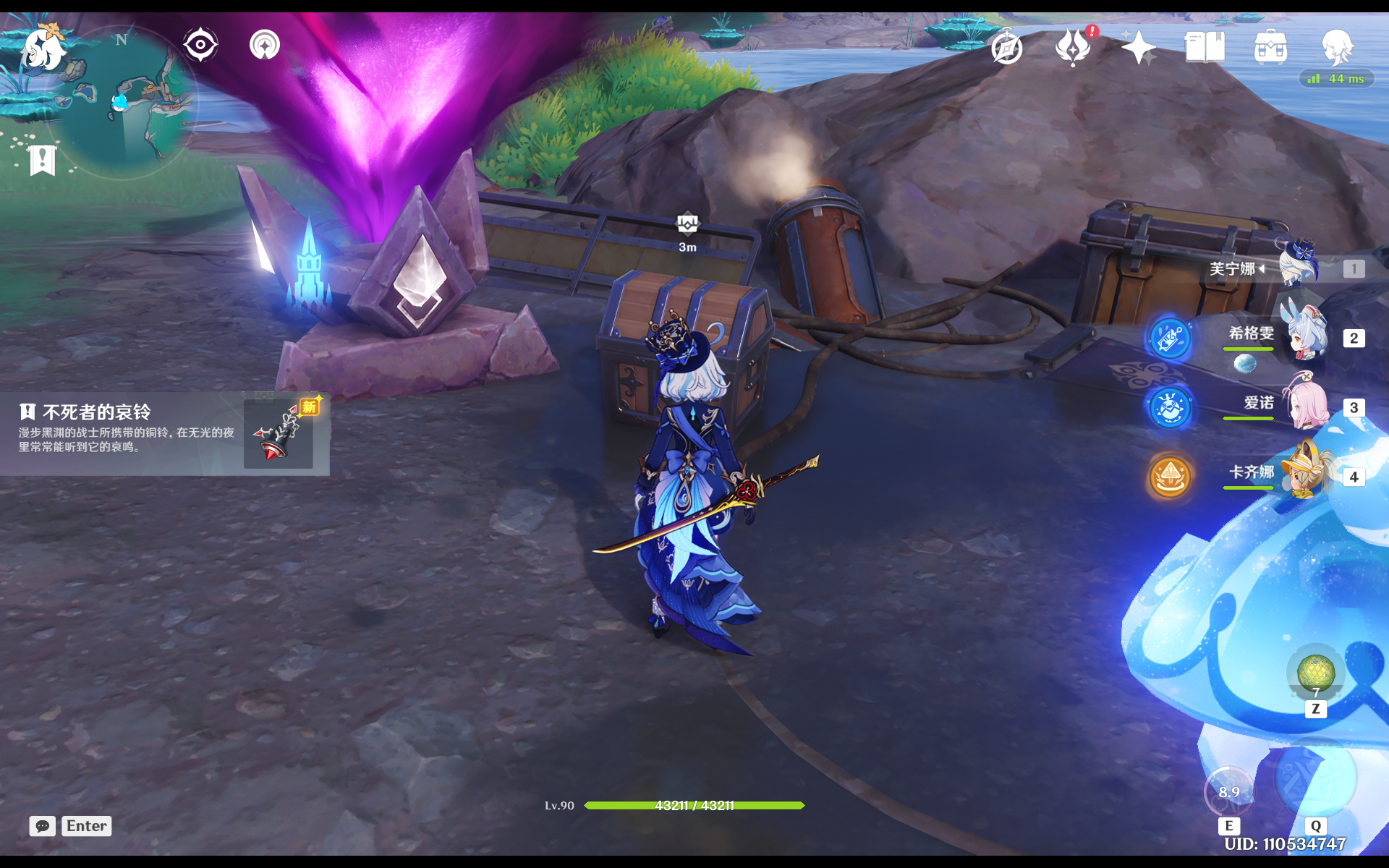The image size is (1389, 868).
Task: Activate the Elemental Burst icon
Action: click(1314, 779)
